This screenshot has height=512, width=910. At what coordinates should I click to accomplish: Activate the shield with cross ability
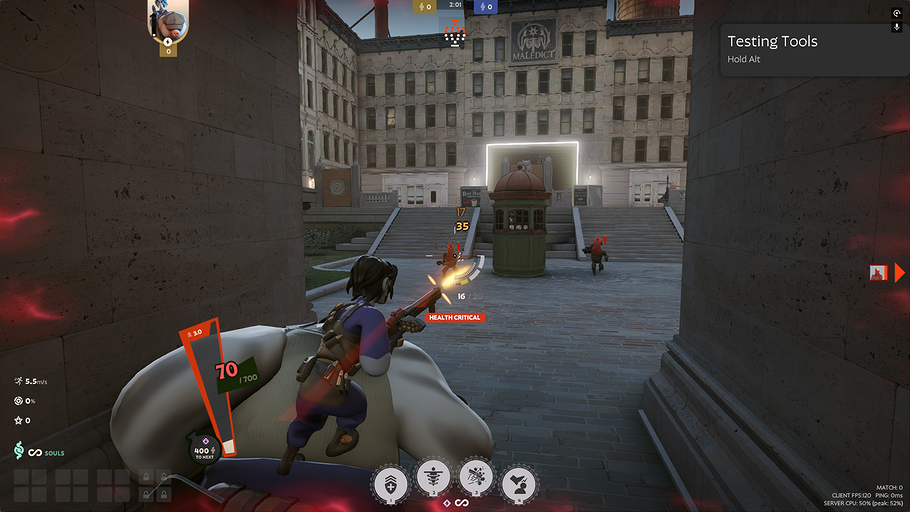click(389, 483)
